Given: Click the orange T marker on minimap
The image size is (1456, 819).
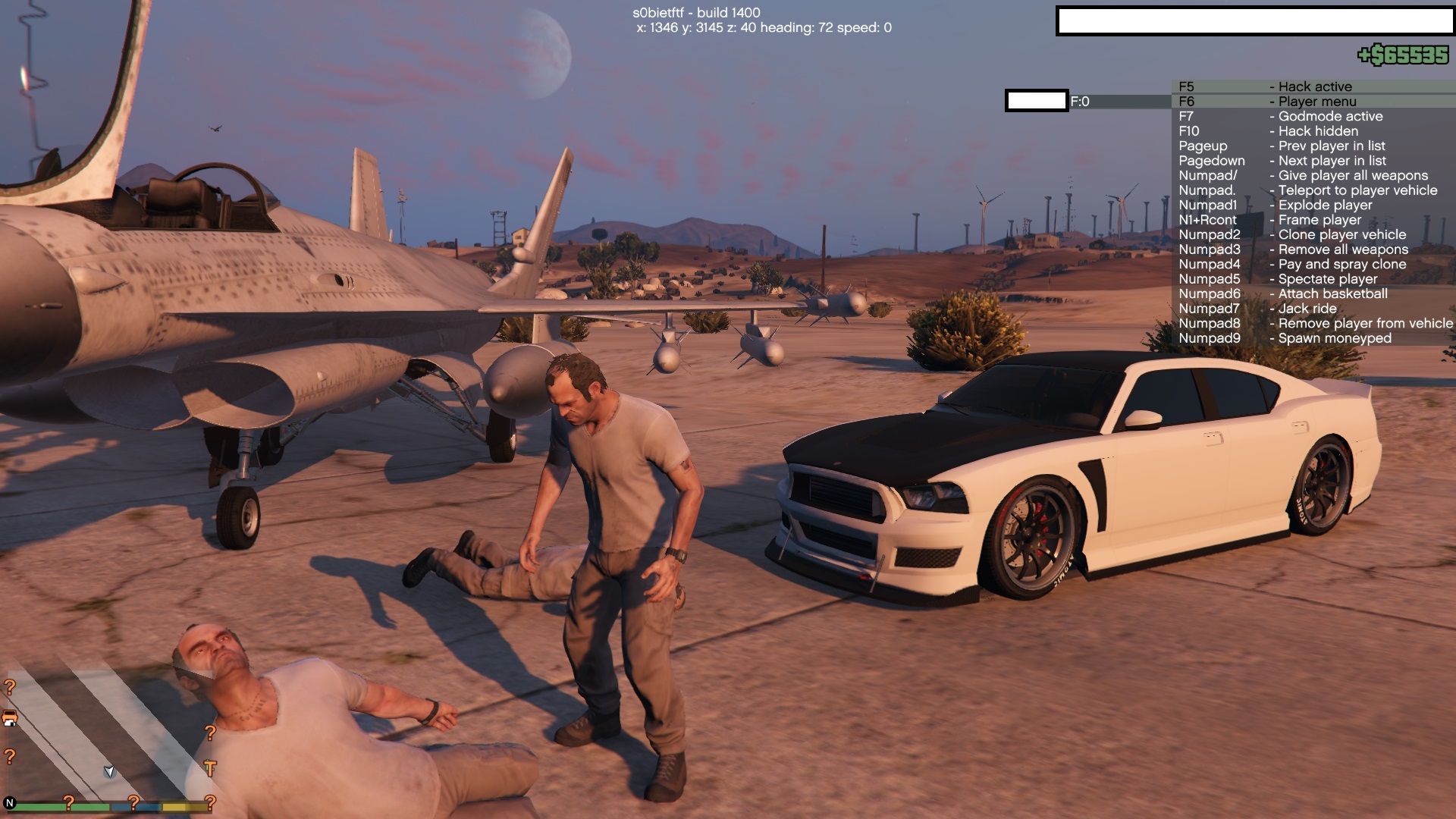Looking at the screenshot, I should [210, 768].
